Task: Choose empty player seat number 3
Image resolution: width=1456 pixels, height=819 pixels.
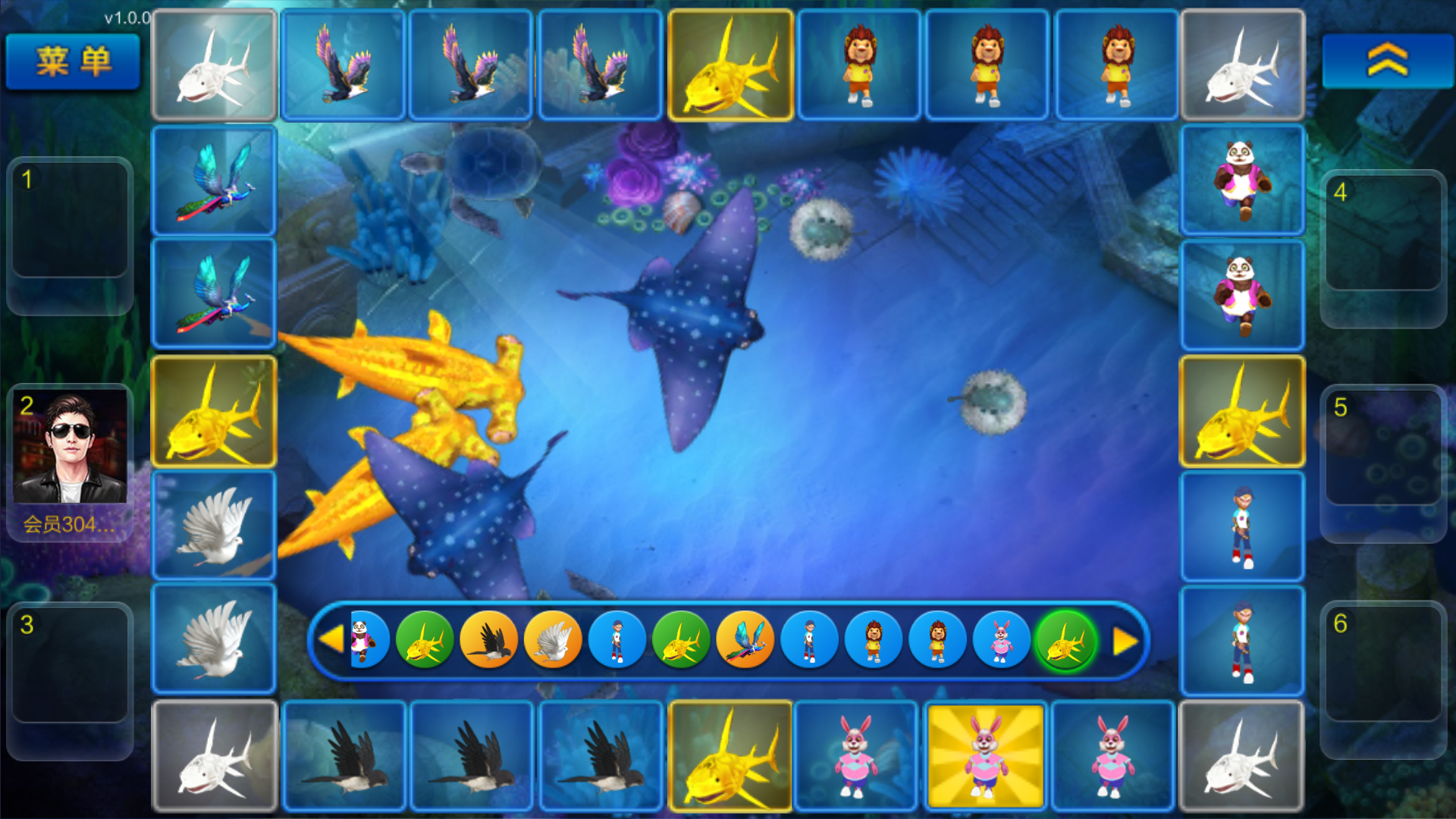Action: 70,664
